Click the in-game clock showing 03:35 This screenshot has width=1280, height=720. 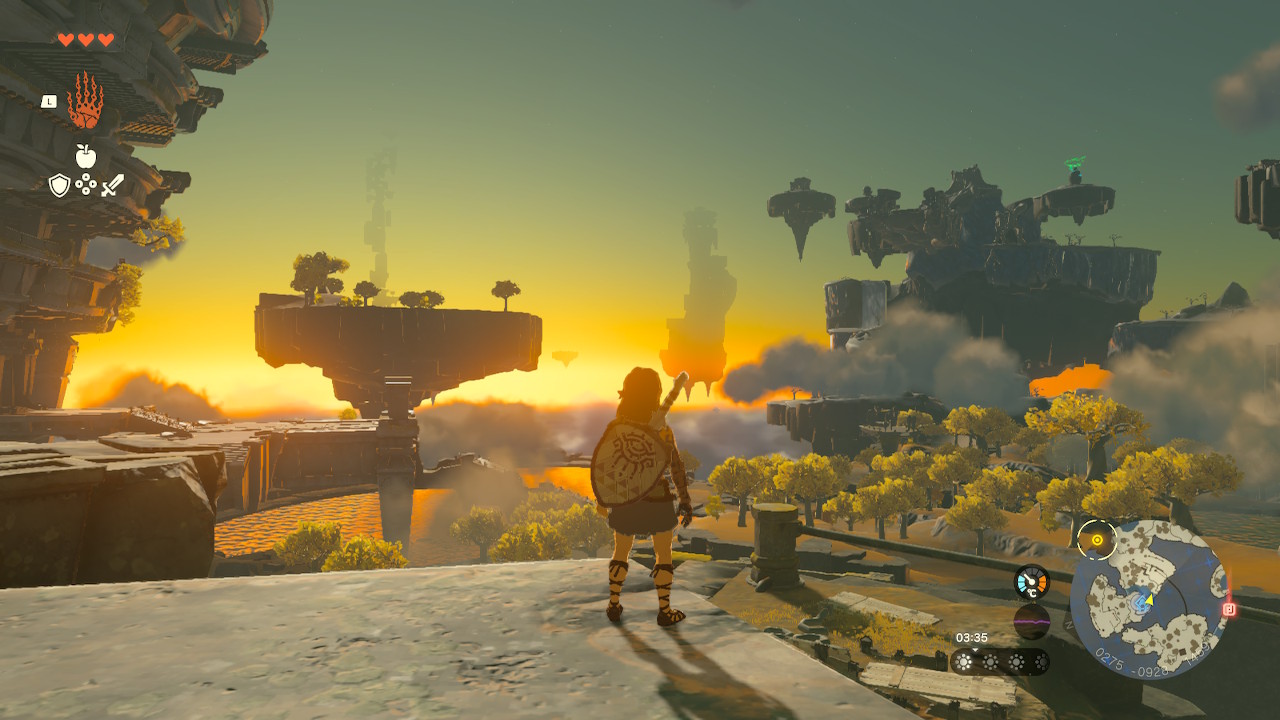point(972,637)
